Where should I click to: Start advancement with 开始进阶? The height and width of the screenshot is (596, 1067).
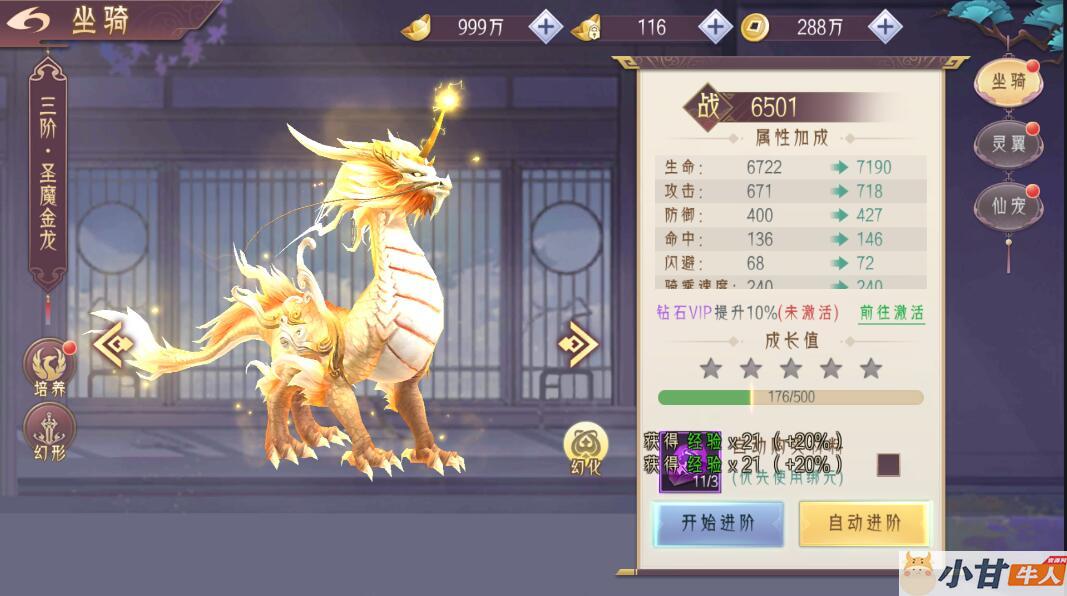718,523
